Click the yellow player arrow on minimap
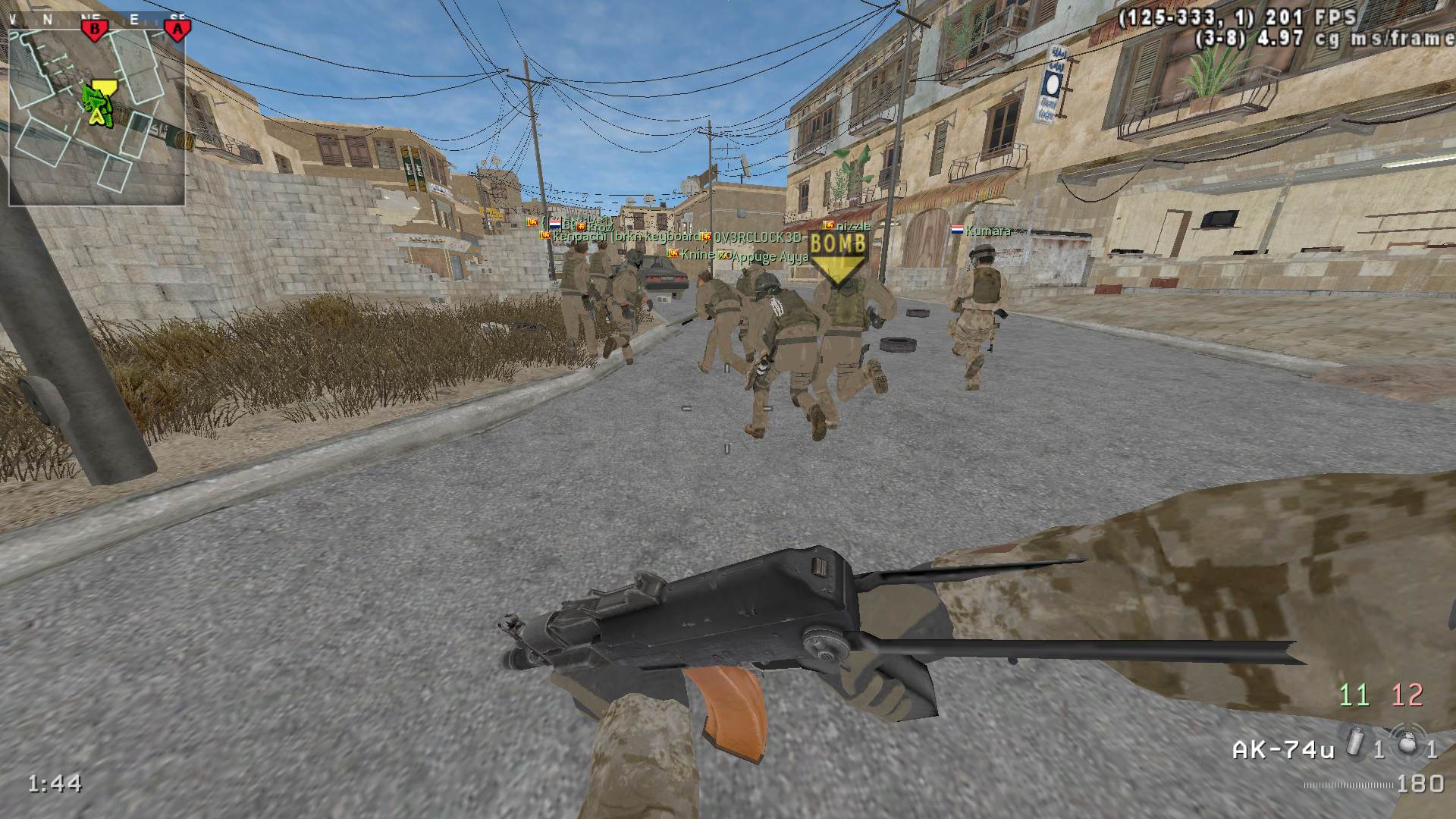This screenshot has width=1456, height=819. coord(97,115)
